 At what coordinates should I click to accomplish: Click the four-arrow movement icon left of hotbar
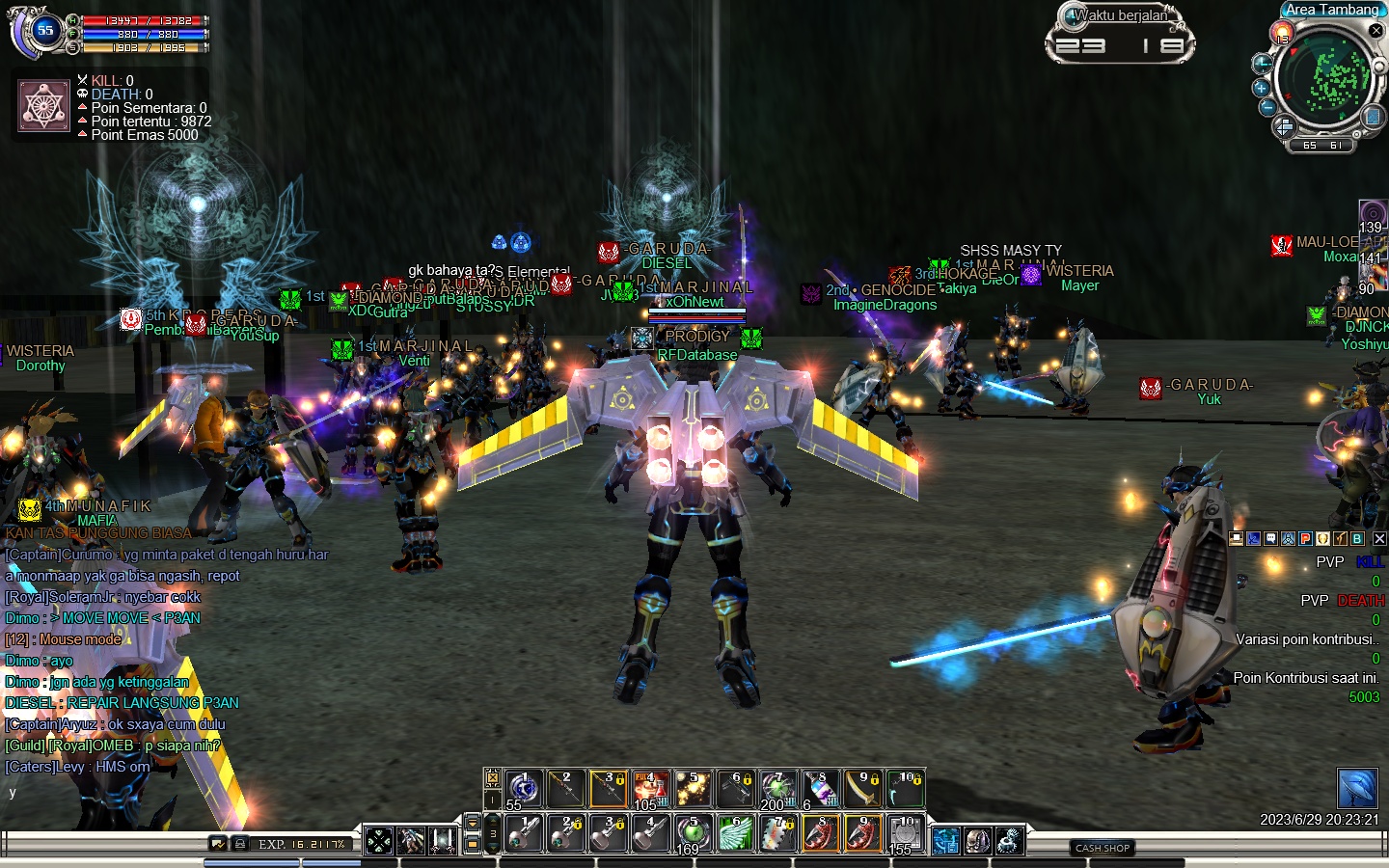pos(379,841)
